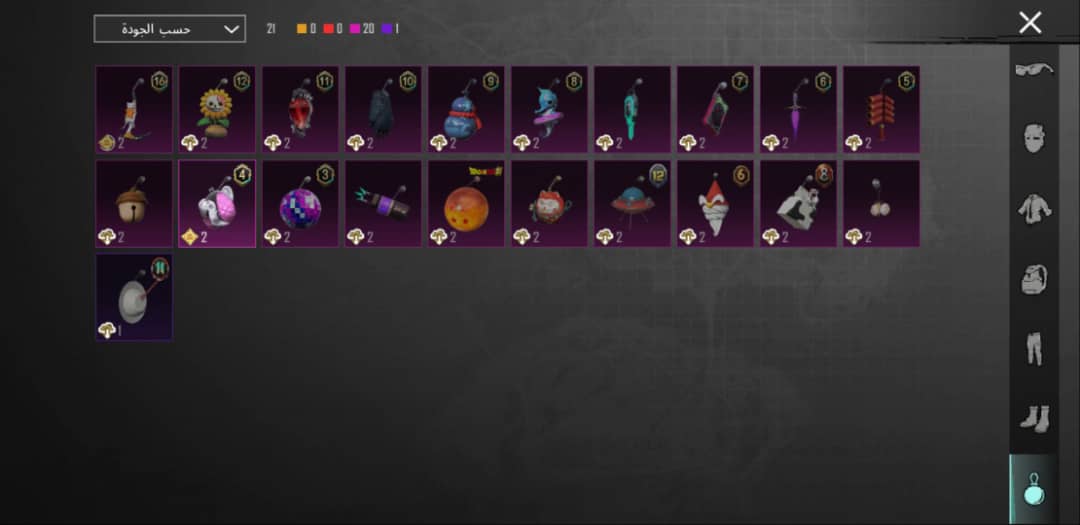Select the red firecrackers ornament

pyautogui.click(x=881, y=110)
